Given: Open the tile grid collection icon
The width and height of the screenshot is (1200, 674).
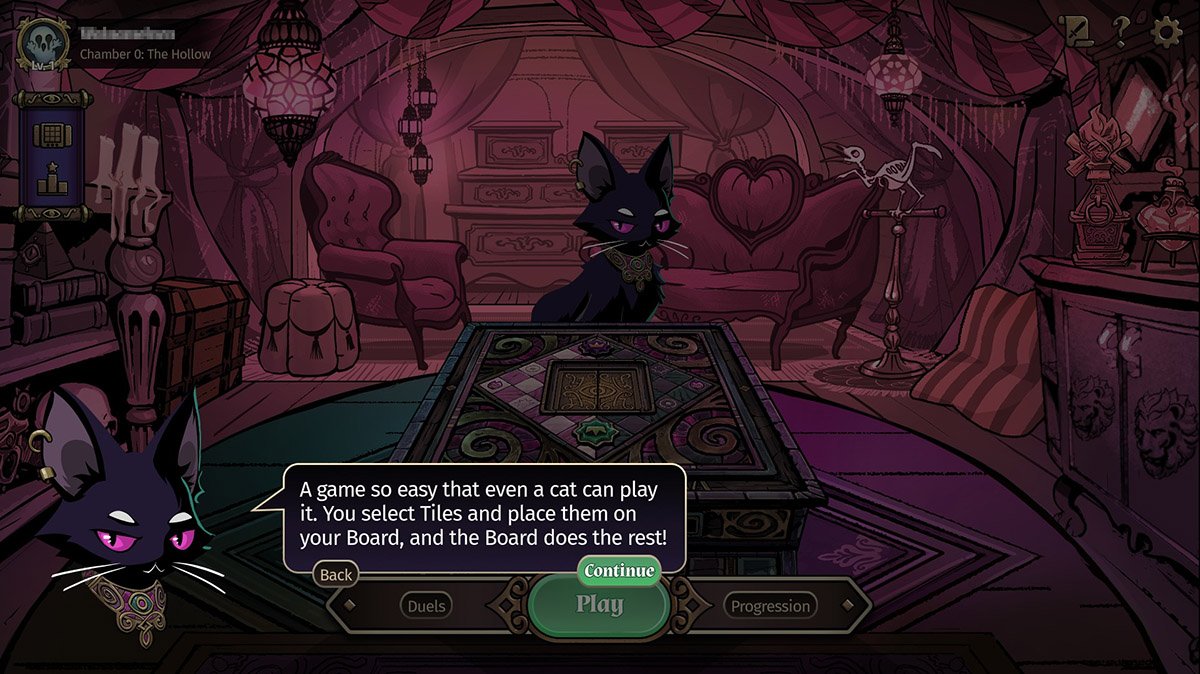Looking at the screenshot, I should pyautogui.click(x=47, y=133).
